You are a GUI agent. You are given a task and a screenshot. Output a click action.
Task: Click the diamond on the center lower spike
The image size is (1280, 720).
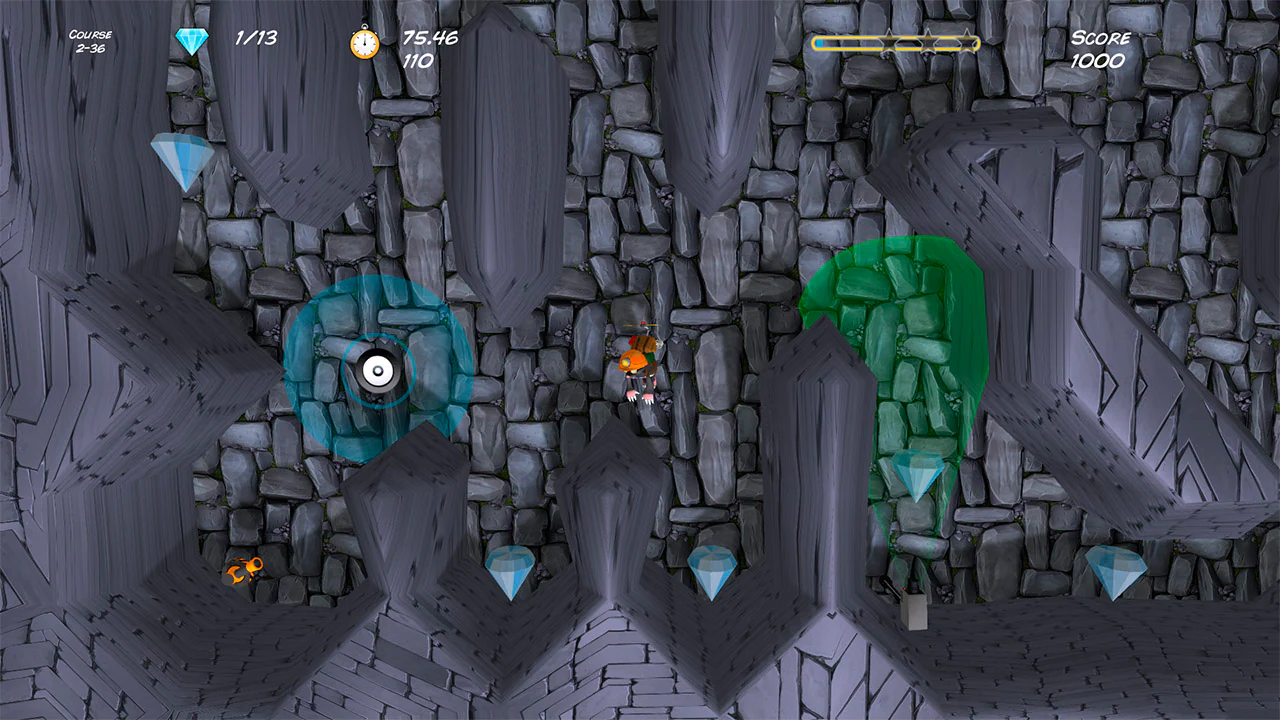710,570
